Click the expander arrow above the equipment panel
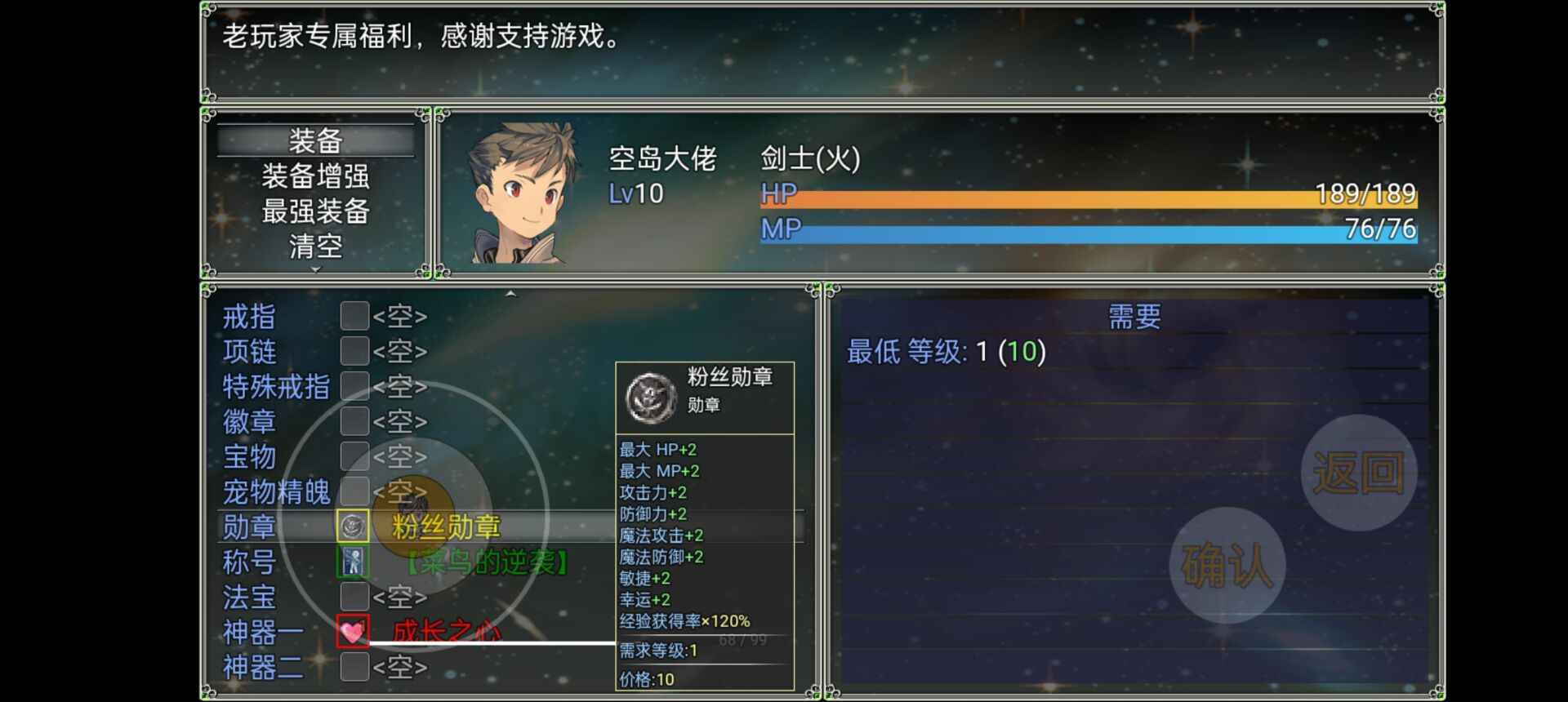This screenshot has height=702, width=1568. (512, 291)
